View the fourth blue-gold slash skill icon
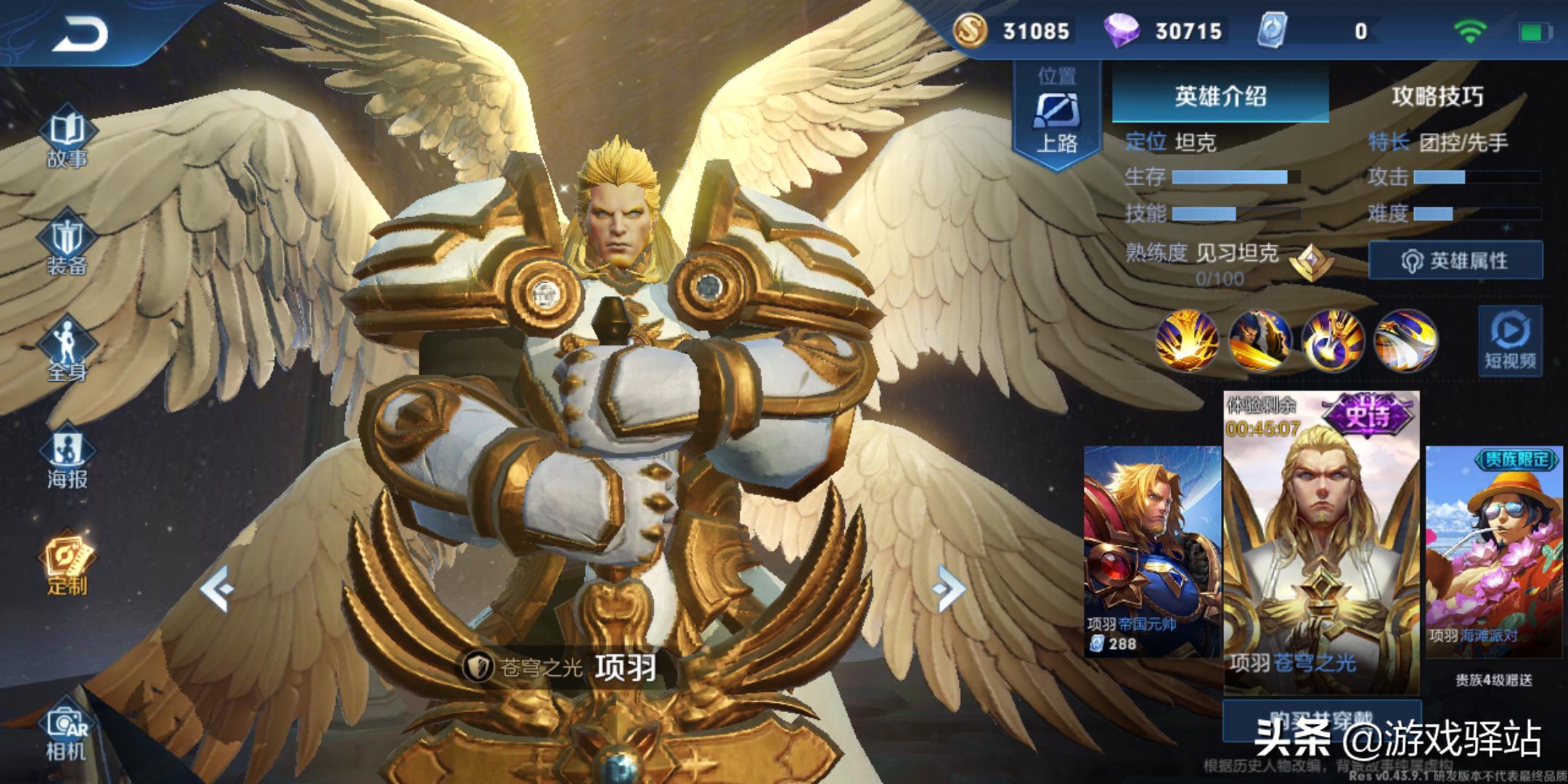Image resolution: width=1568 pixels, height=784 pixels. (x=1405, y=340)
